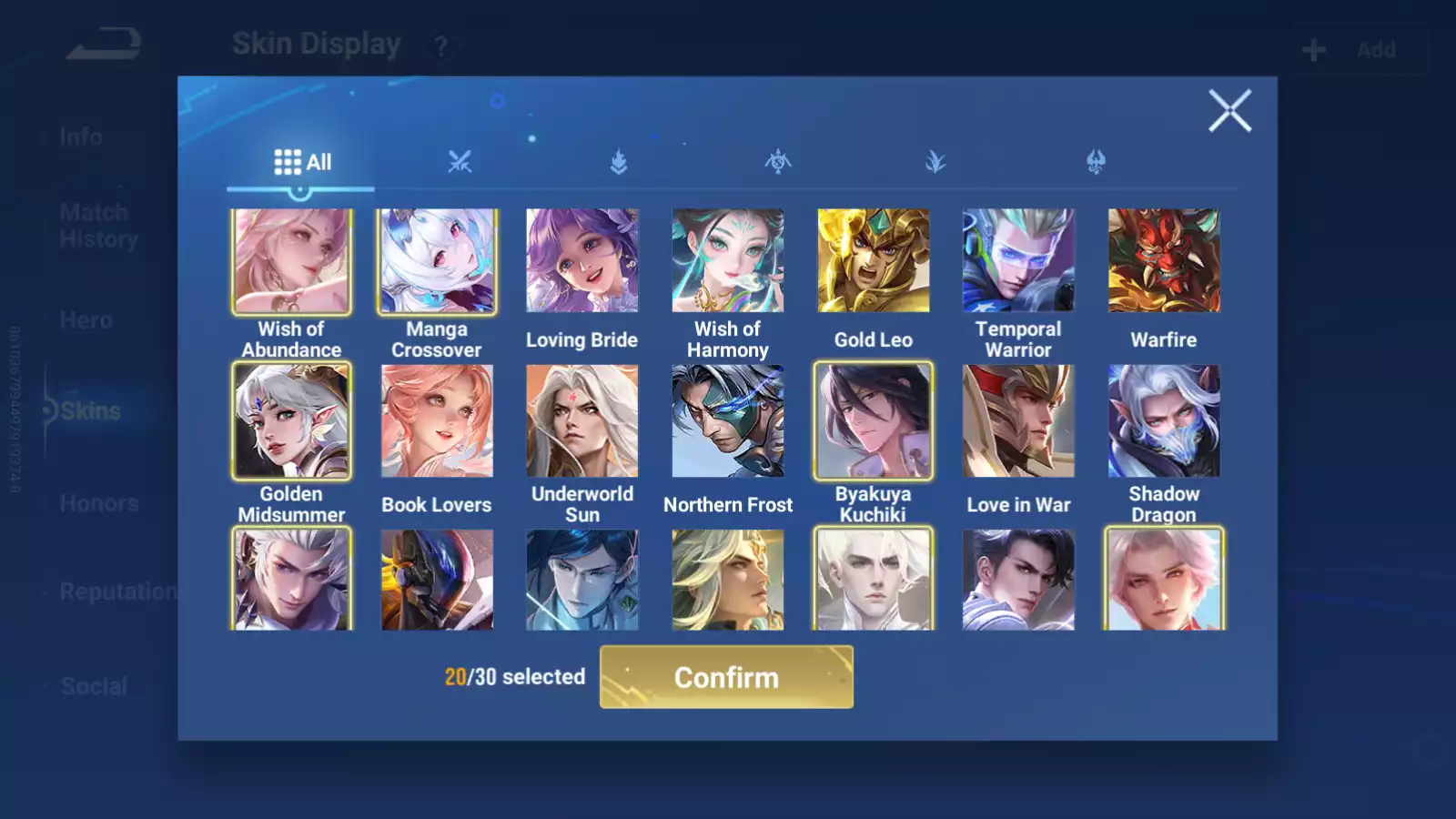Select the Northern Frost skin

[x=728, y=421]
